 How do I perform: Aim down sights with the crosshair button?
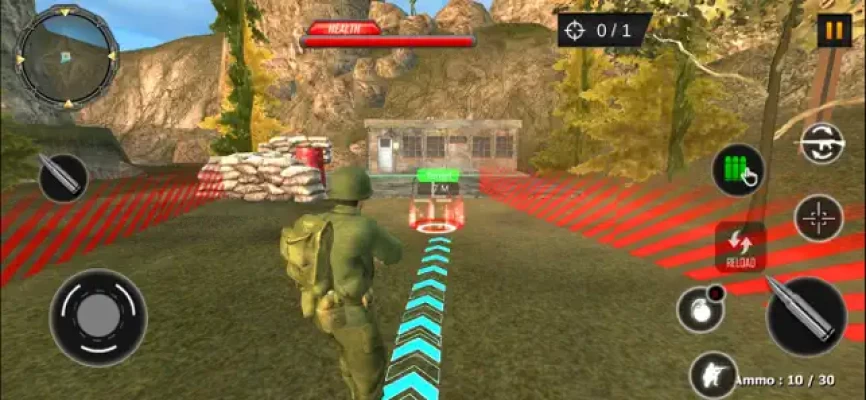(819, 218)
